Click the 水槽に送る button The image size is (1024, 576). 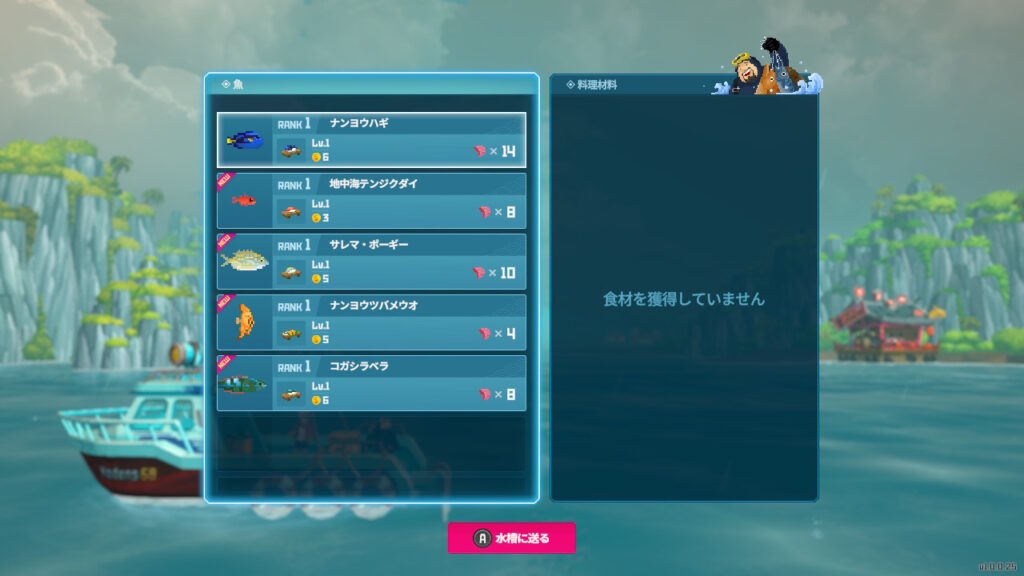click(512, 538)
